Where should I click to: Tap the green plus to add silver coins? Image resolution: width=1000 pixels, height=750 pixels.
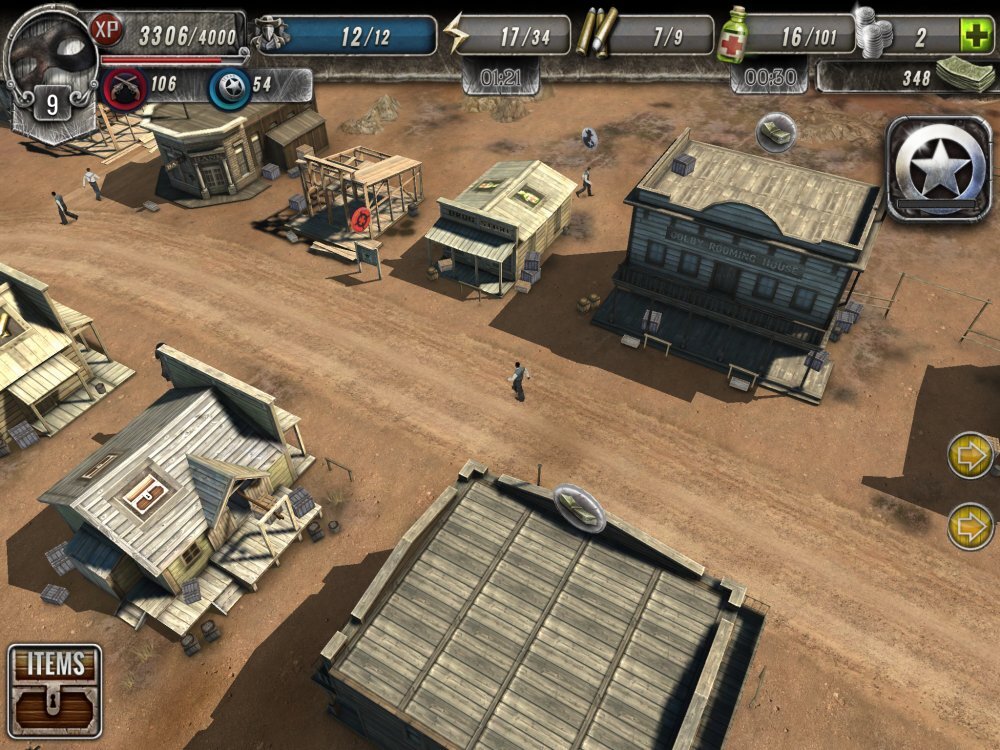coord(972,36)
